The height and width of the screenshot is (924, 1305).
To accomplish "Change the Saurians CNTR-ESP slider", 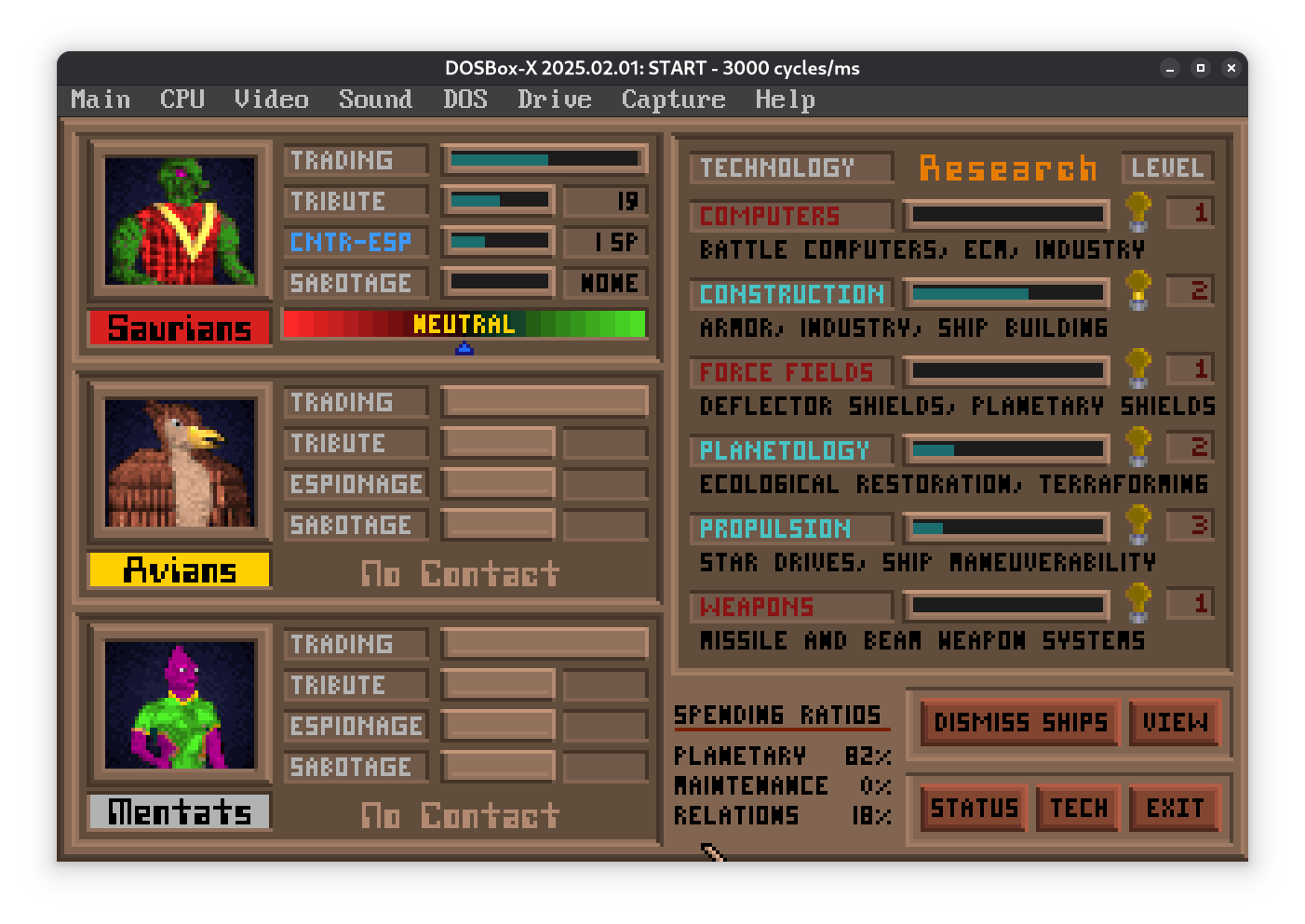I will tap(499, 242).
